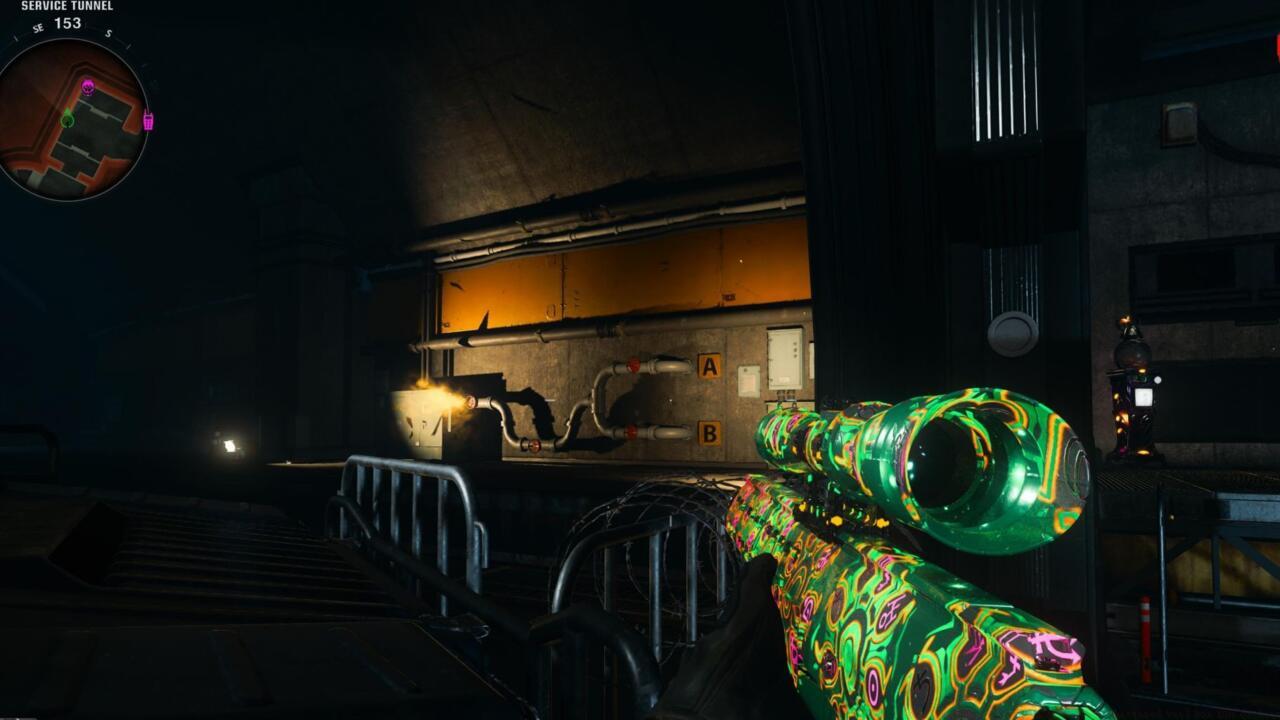Select the pink skull marker on minimap
Image resolution: width=1280 pixels, height=720 pixels.
[88, 87]
